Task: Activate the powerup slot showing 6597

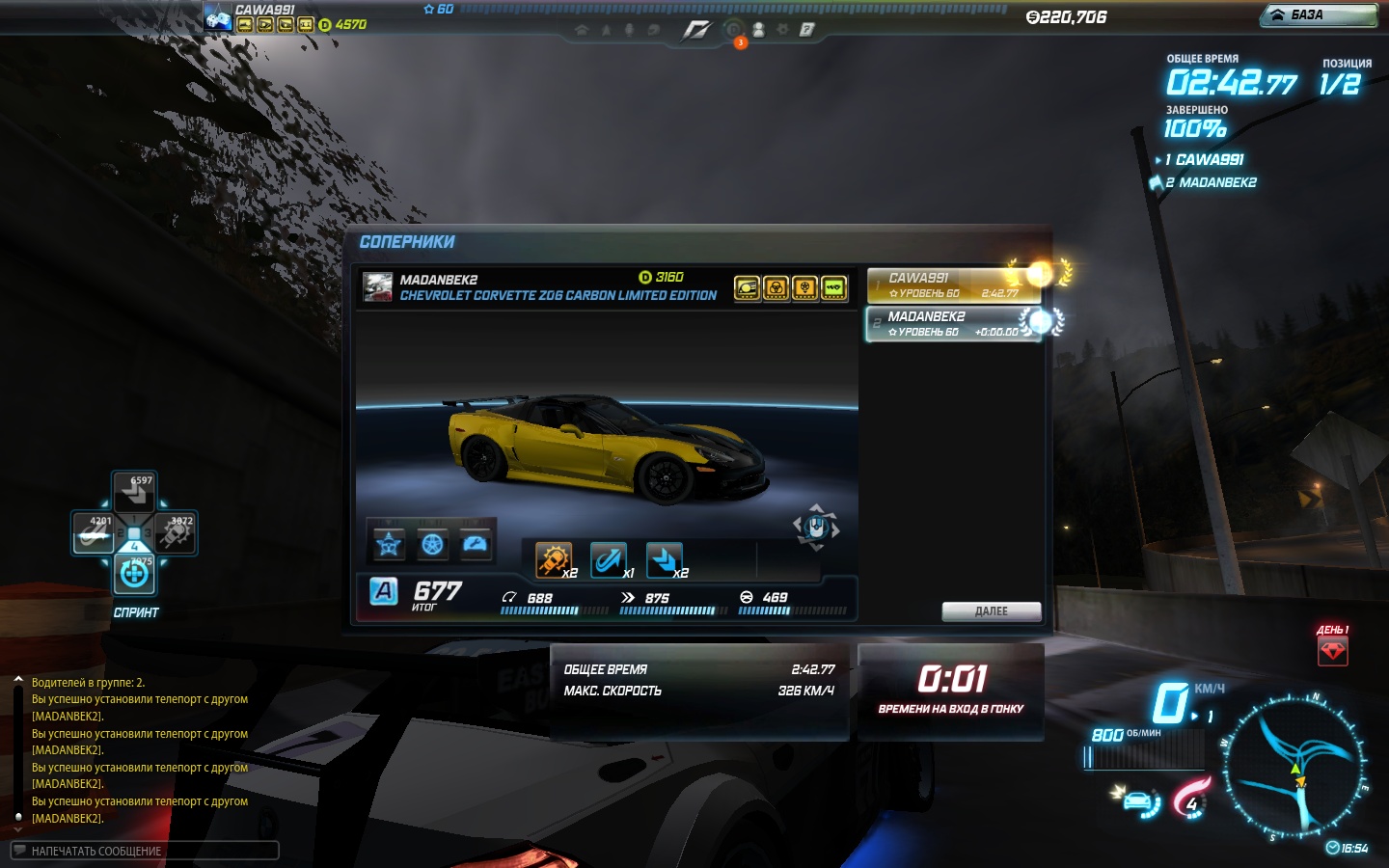Action: (134, 492)
